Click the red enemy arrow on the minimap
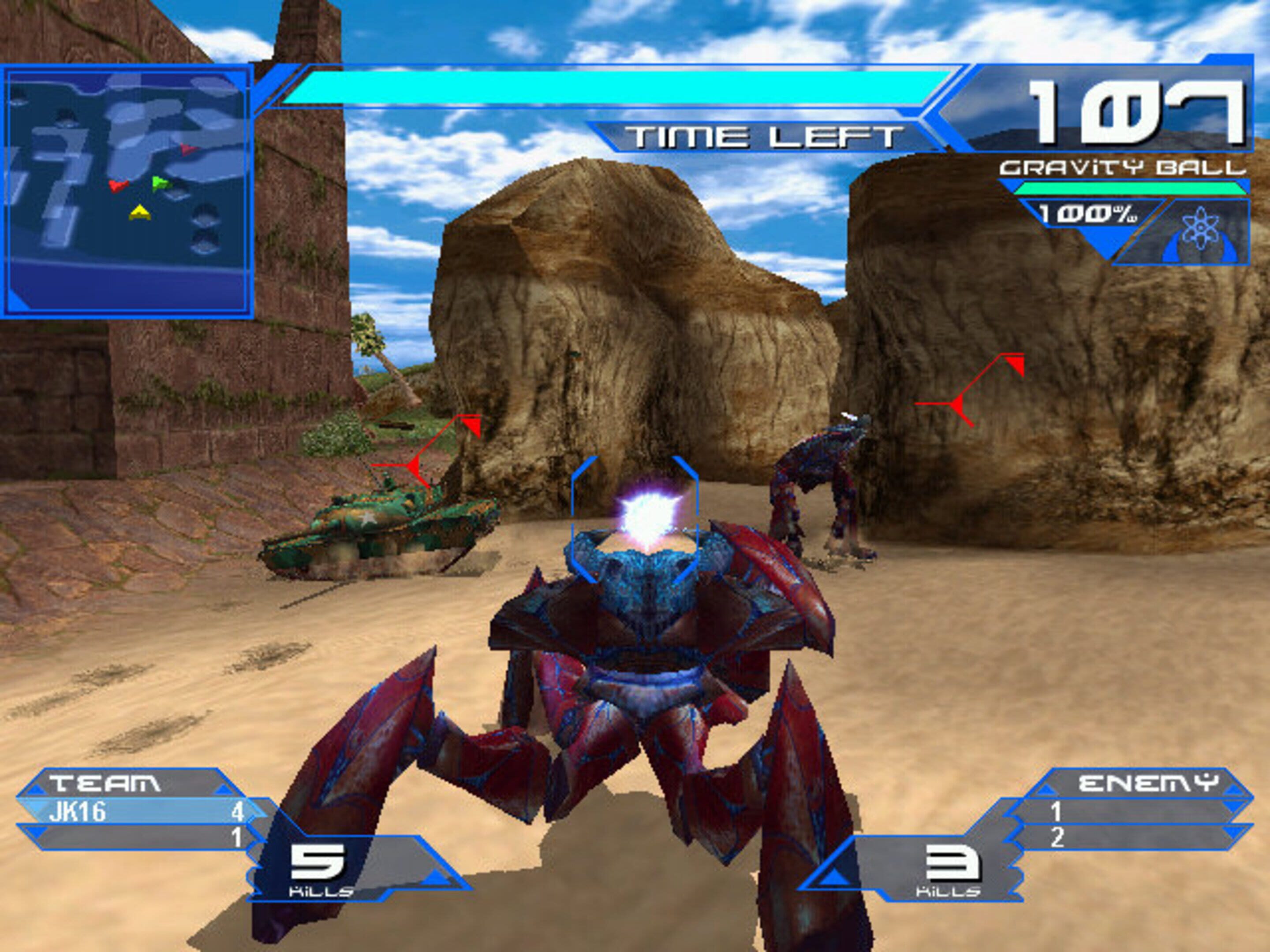 pos(118,186)
